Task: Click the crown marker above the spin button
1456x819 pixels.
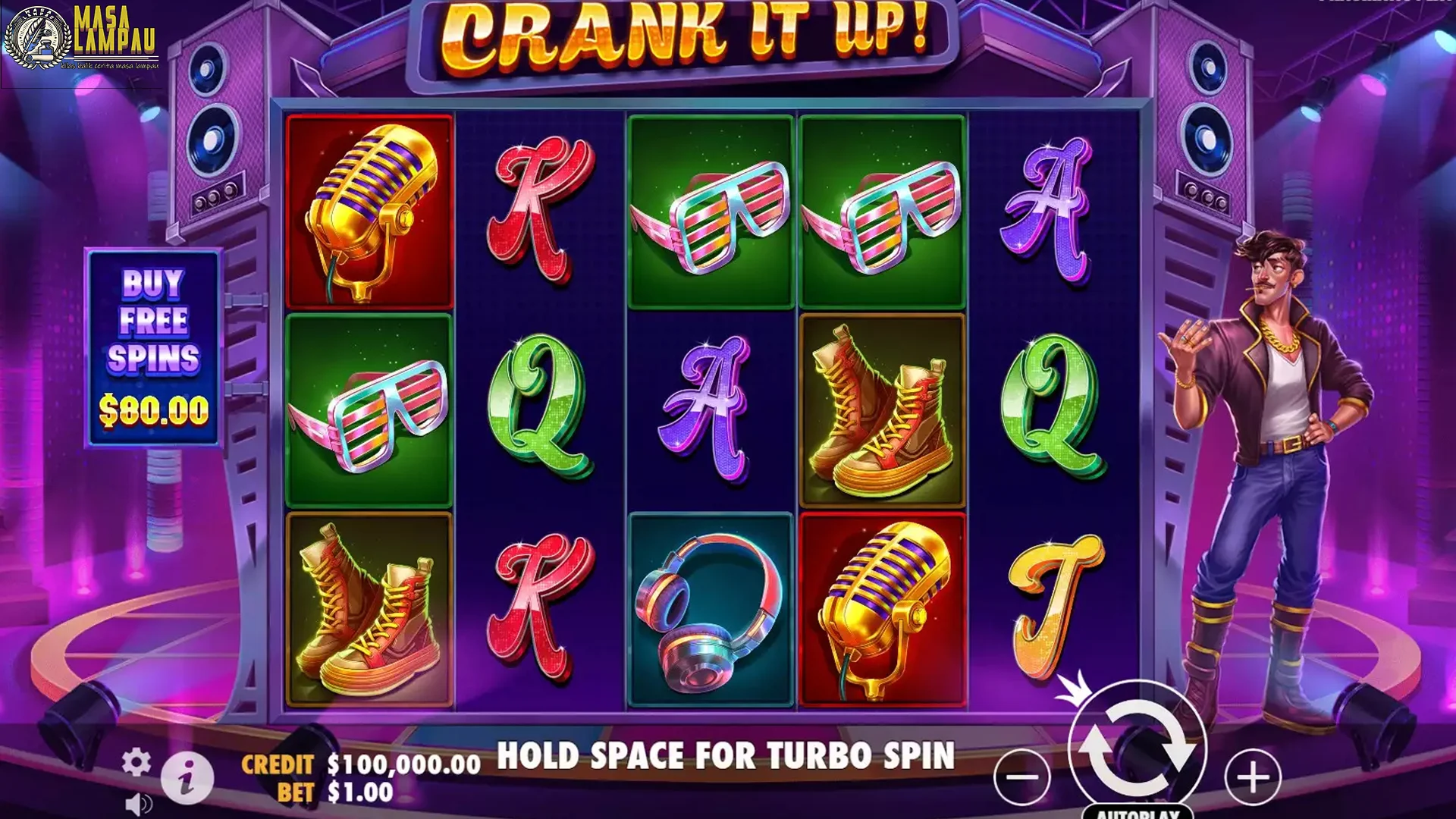Action: (x=1074, y=688)
